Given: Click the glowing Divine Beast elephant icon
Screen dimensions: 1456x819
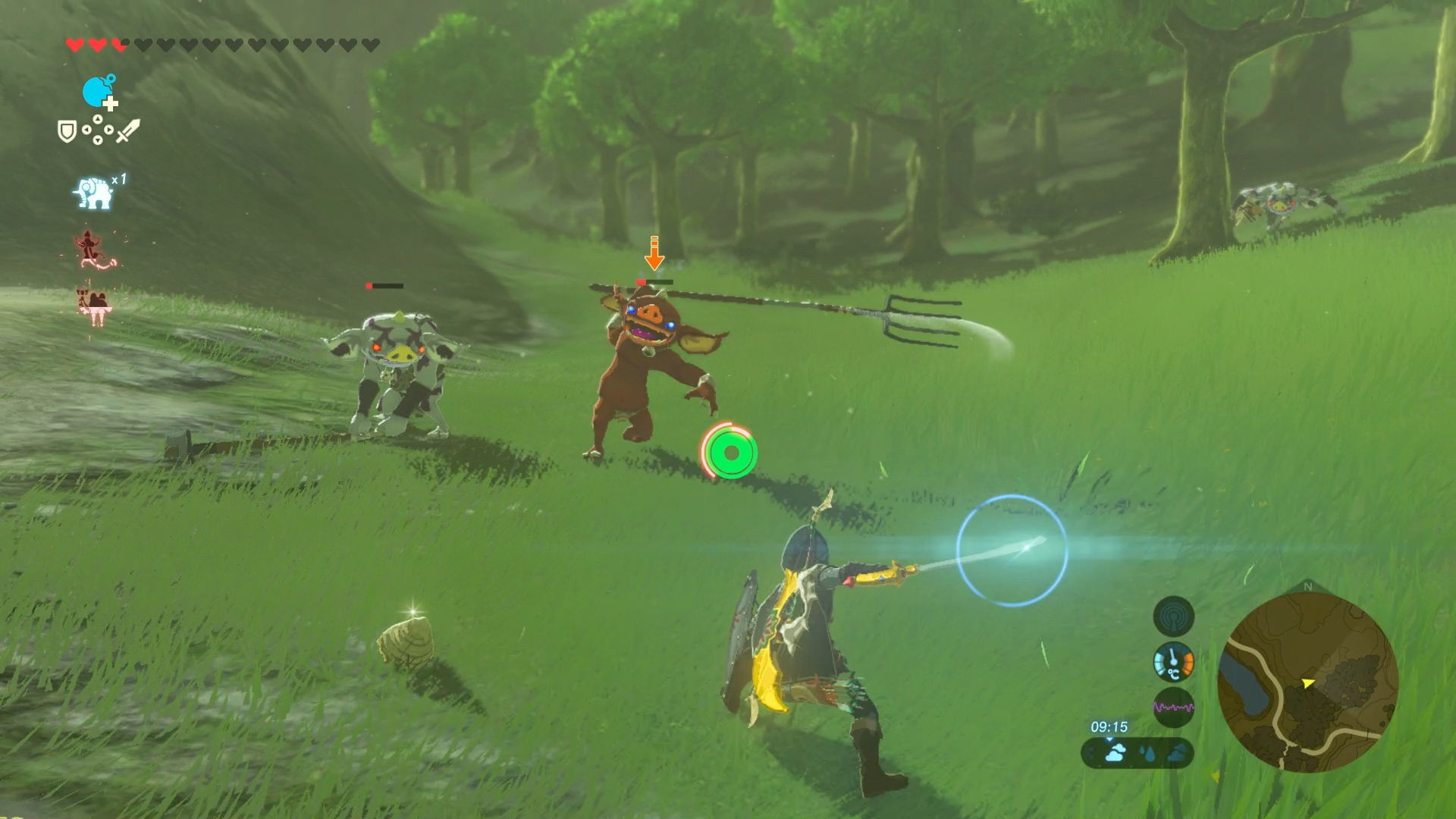Looking at the screenshot, I should (x=93, y=191).
